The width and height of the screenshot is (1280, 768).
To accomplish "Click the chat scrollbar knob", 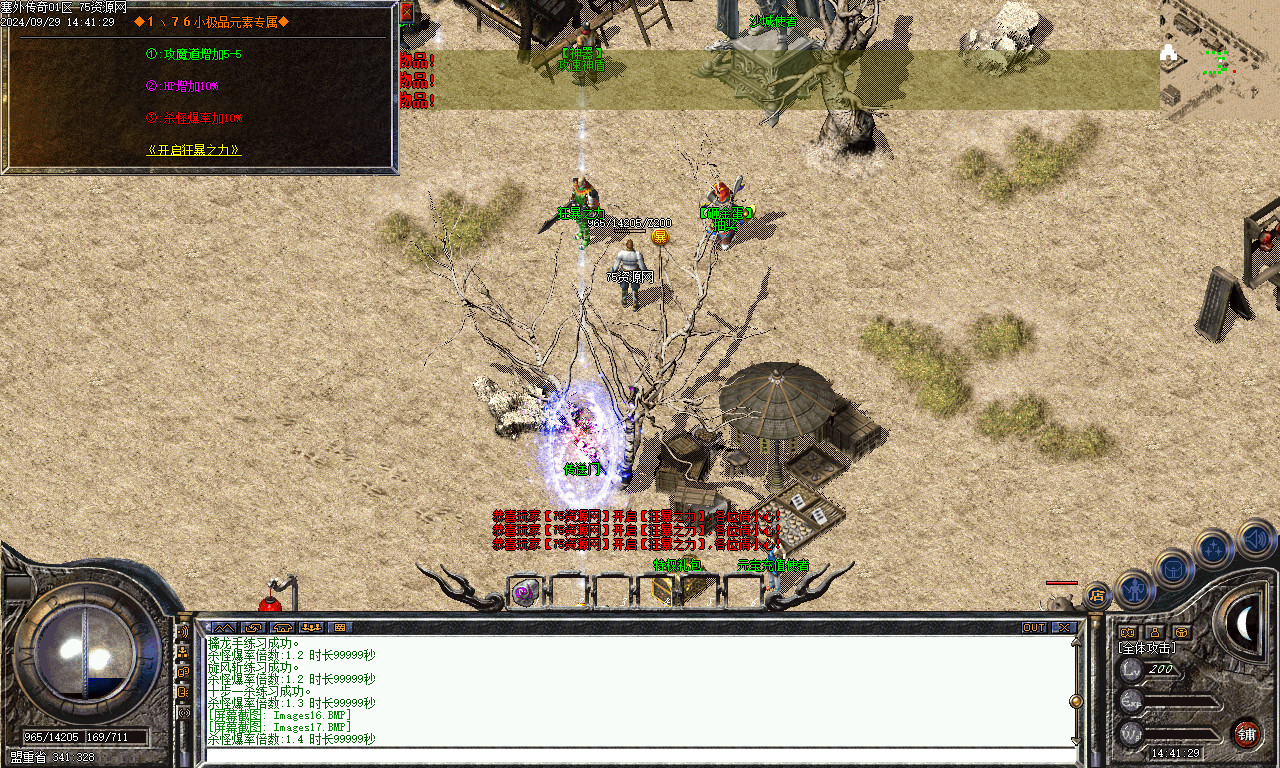I will (x=1076, y=701).
